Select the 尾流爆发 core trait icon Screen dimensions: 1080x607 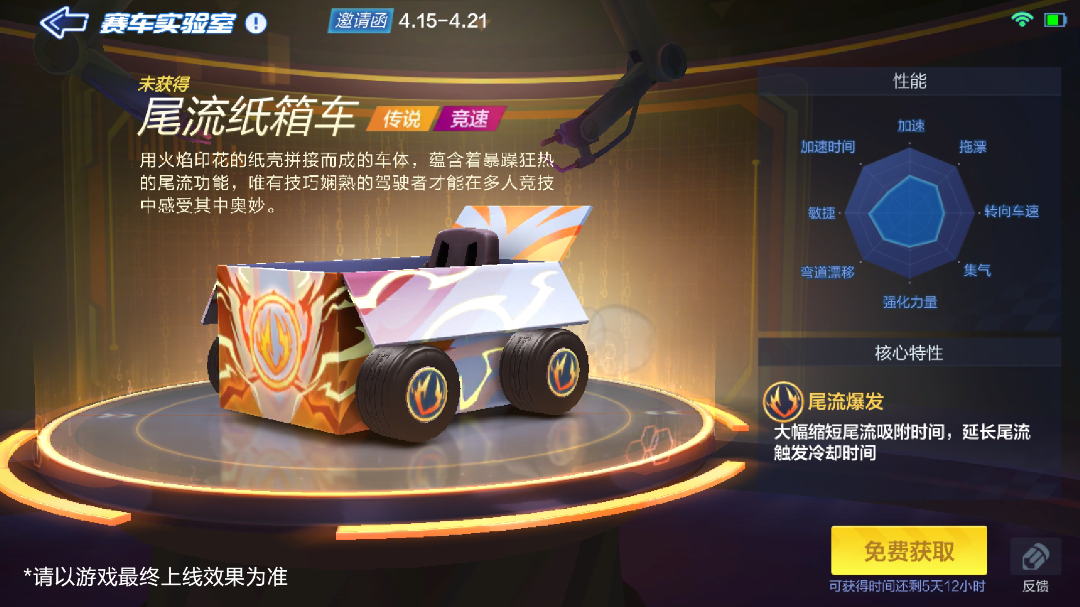click(782, 402)
